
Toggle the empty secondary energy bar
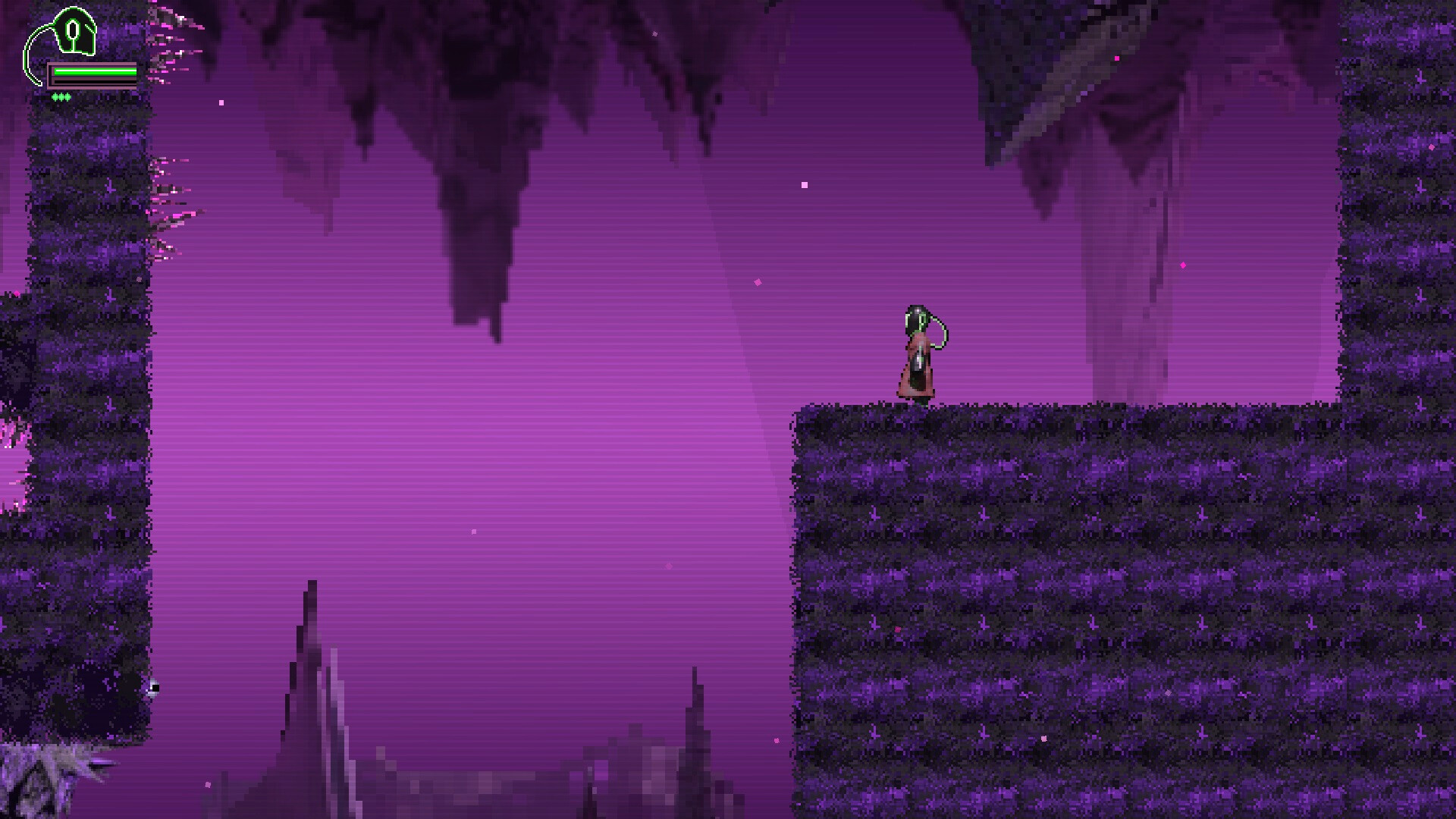[x=95, y=82]
